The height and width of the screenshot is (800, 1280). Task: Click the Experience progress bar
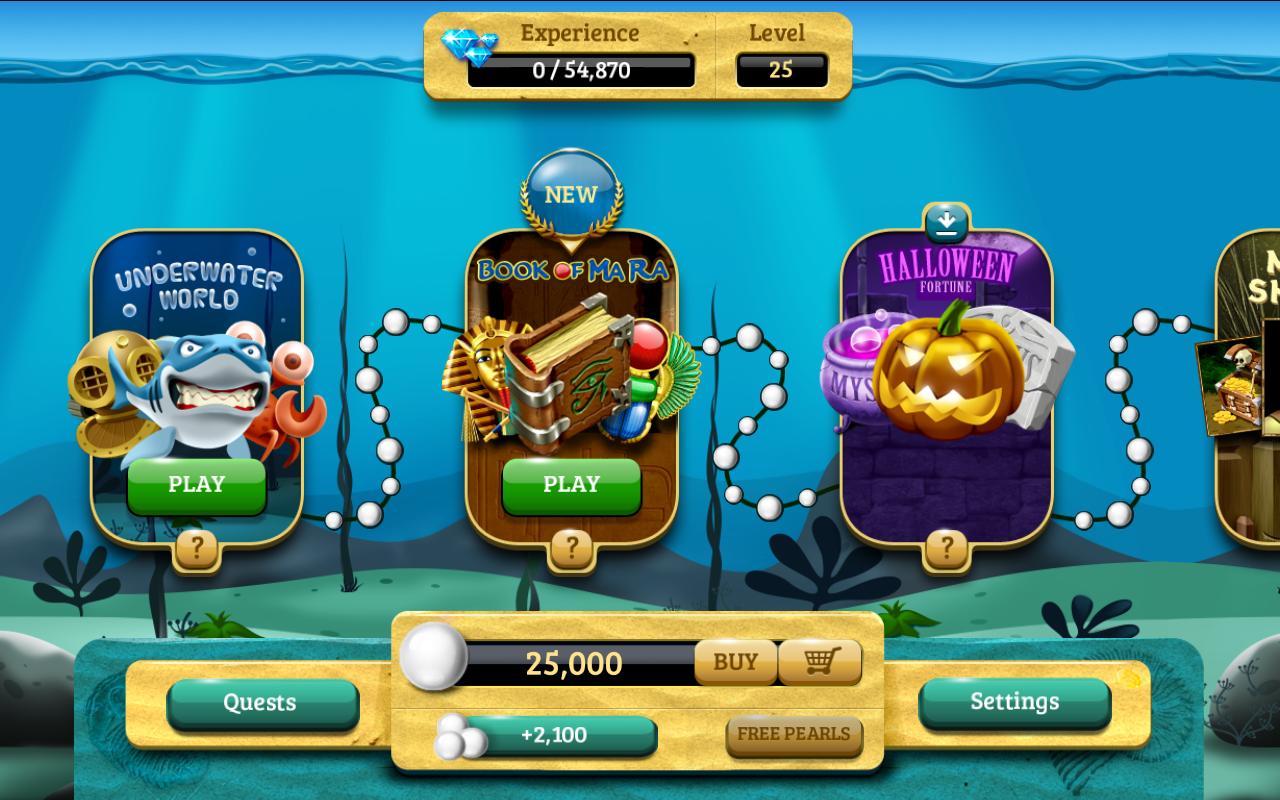point(580,68)
